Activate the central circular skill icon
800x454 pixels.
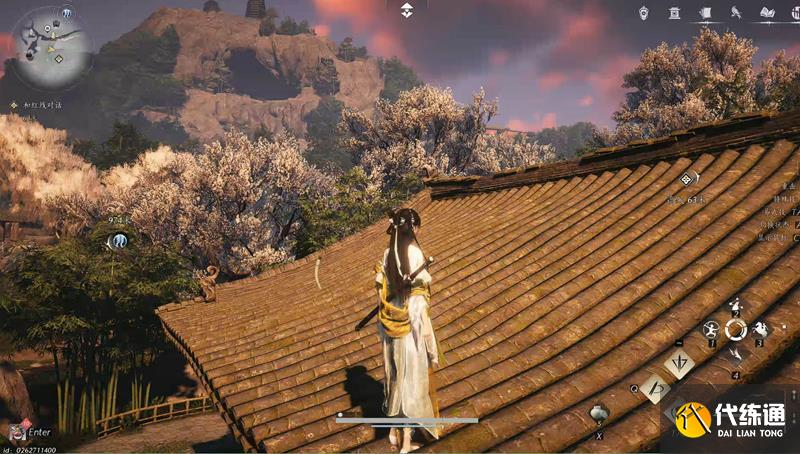[735, 328]
